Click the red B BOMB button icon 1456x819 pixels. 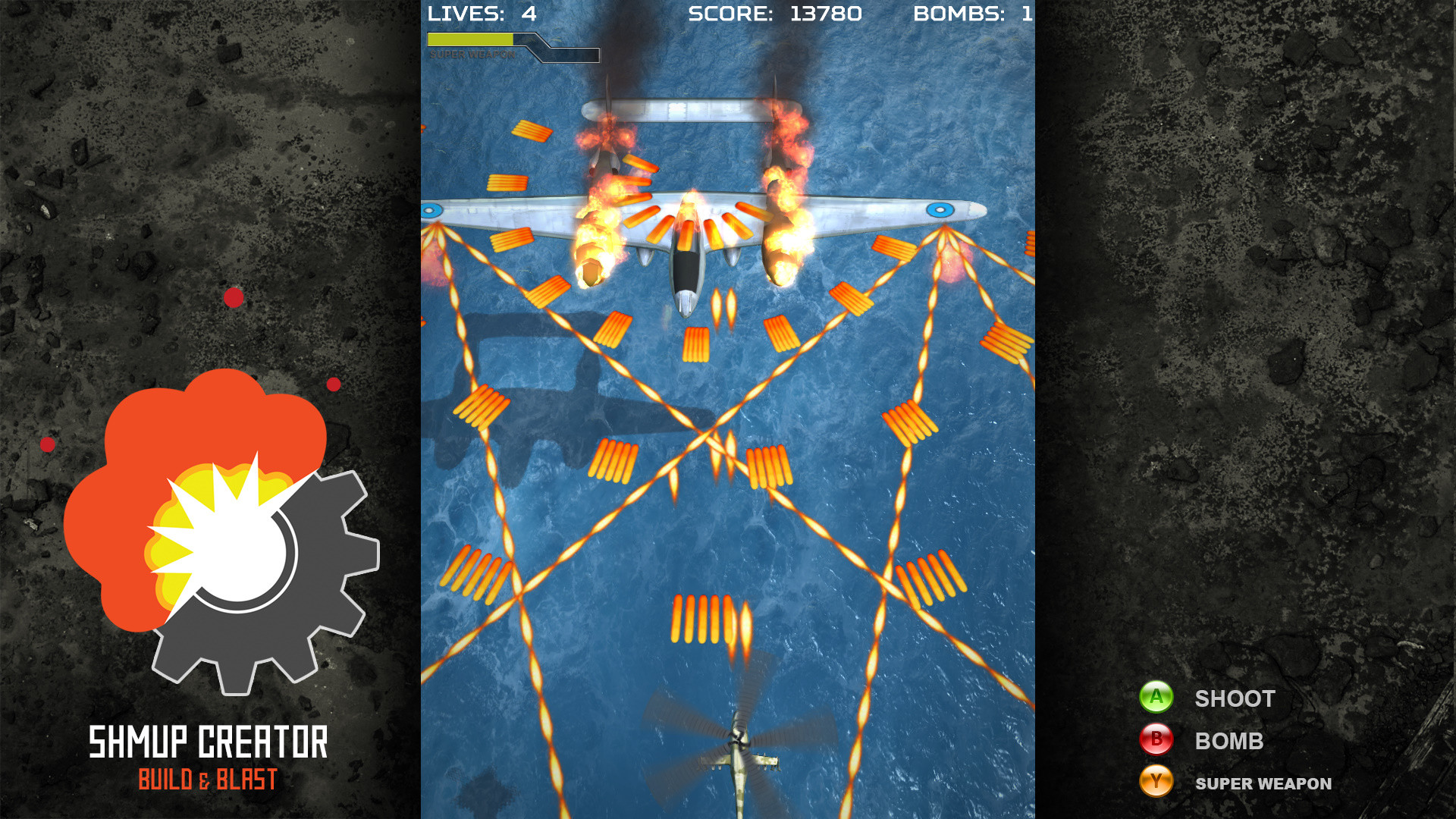(x=1156, y=741)
